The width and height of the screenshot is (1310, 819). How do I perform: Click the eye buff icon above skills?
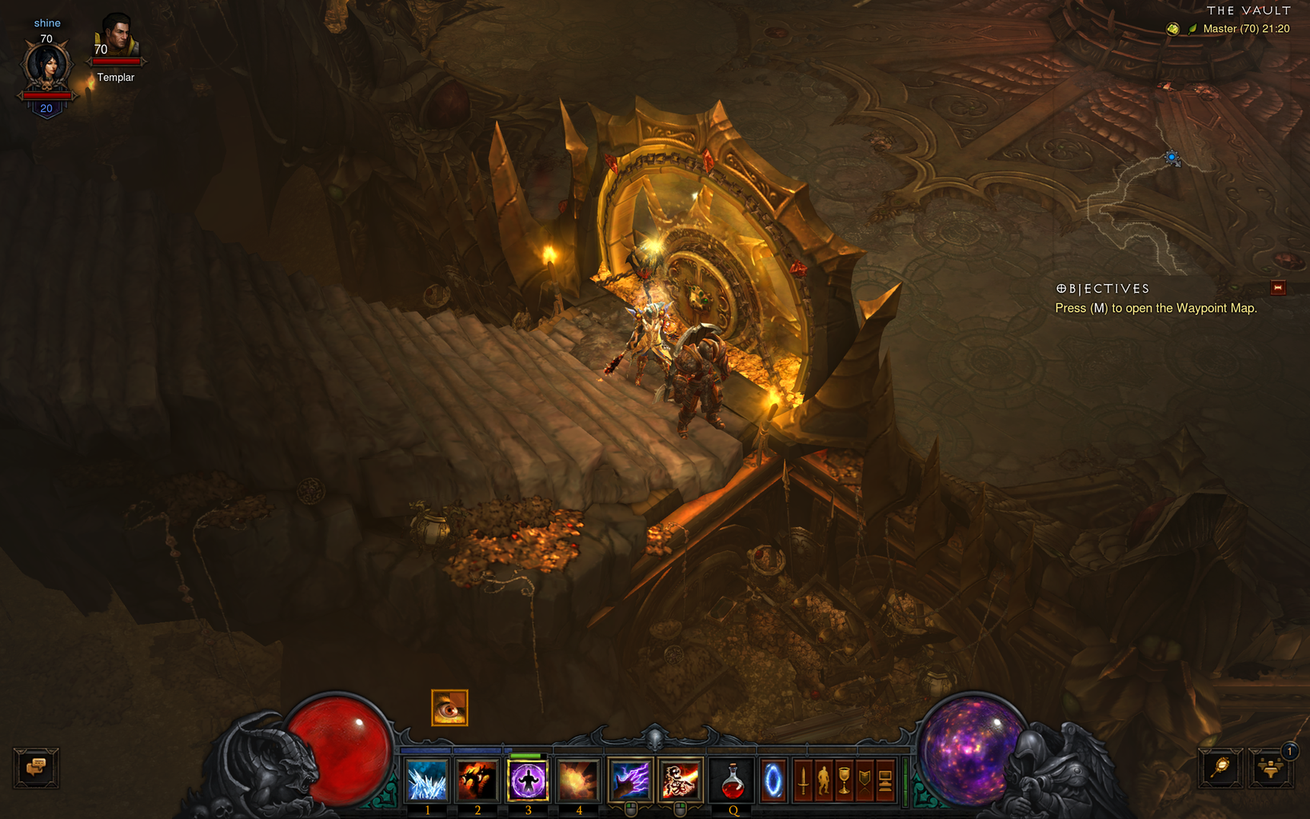450,708
